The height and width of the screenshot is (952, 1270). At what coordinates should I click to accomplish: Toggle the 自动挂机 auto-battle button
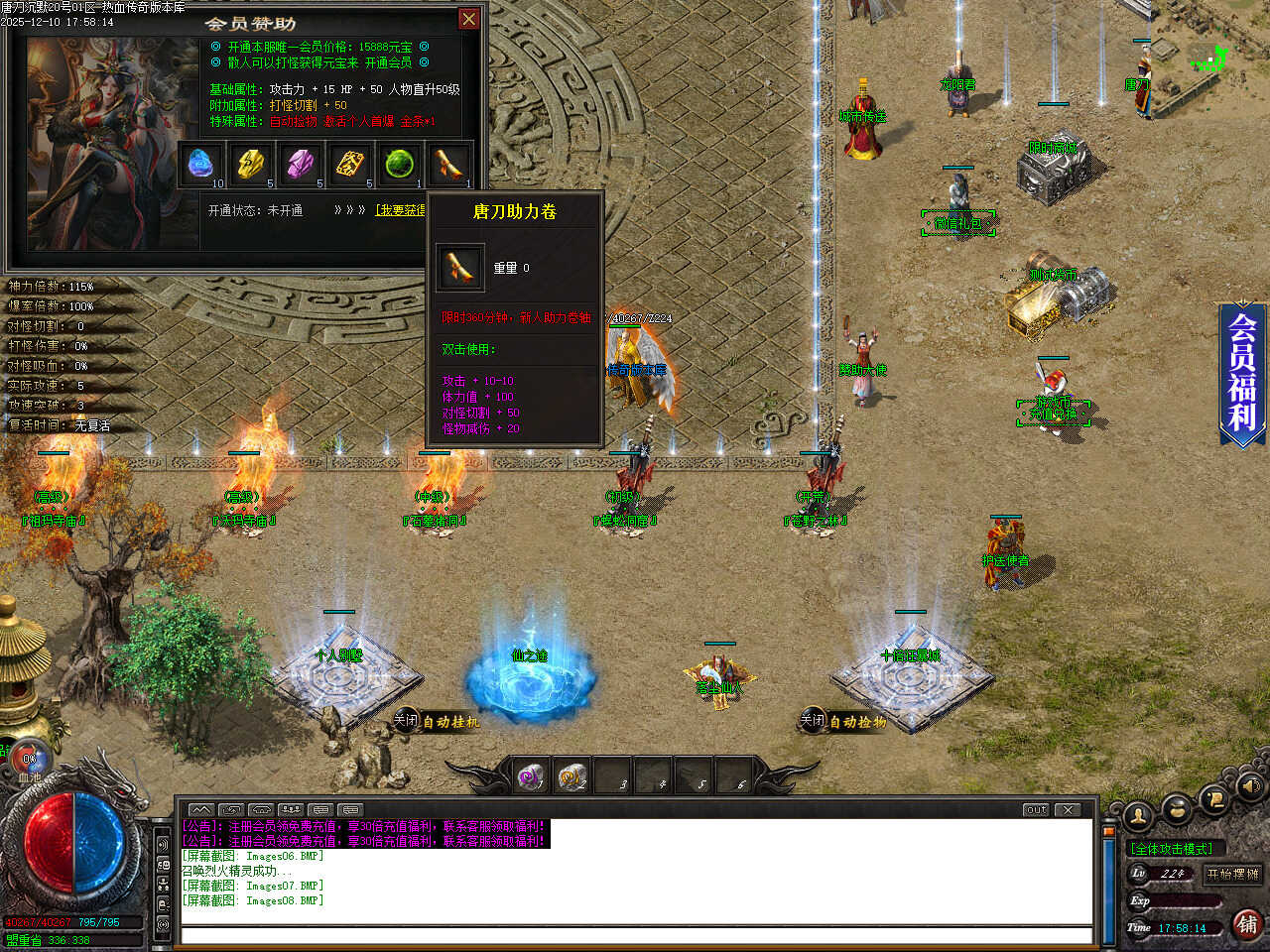click(438, 721)
